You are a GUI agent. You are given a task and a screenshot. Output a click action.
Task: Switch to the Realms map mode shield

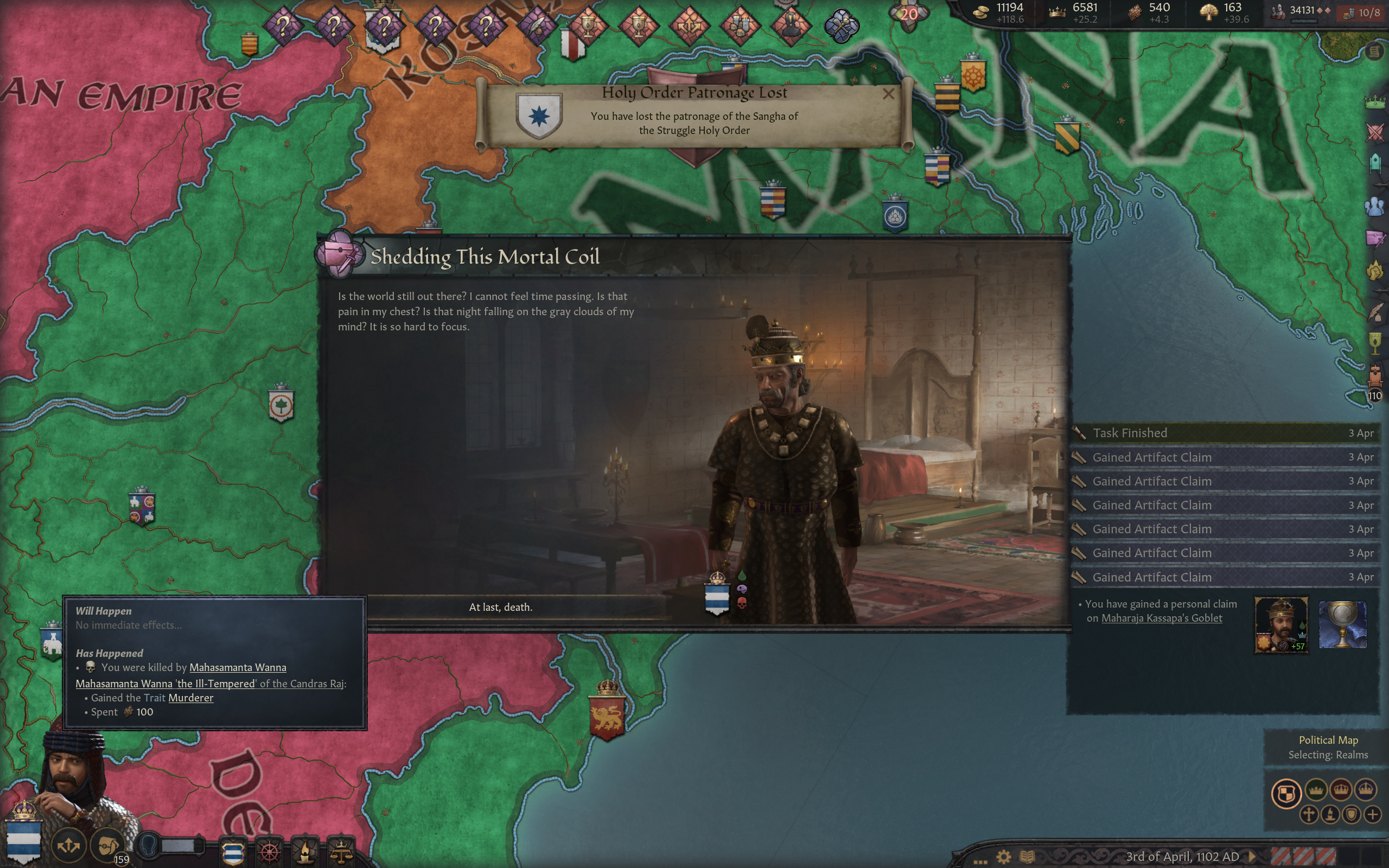click(1286, 794)
